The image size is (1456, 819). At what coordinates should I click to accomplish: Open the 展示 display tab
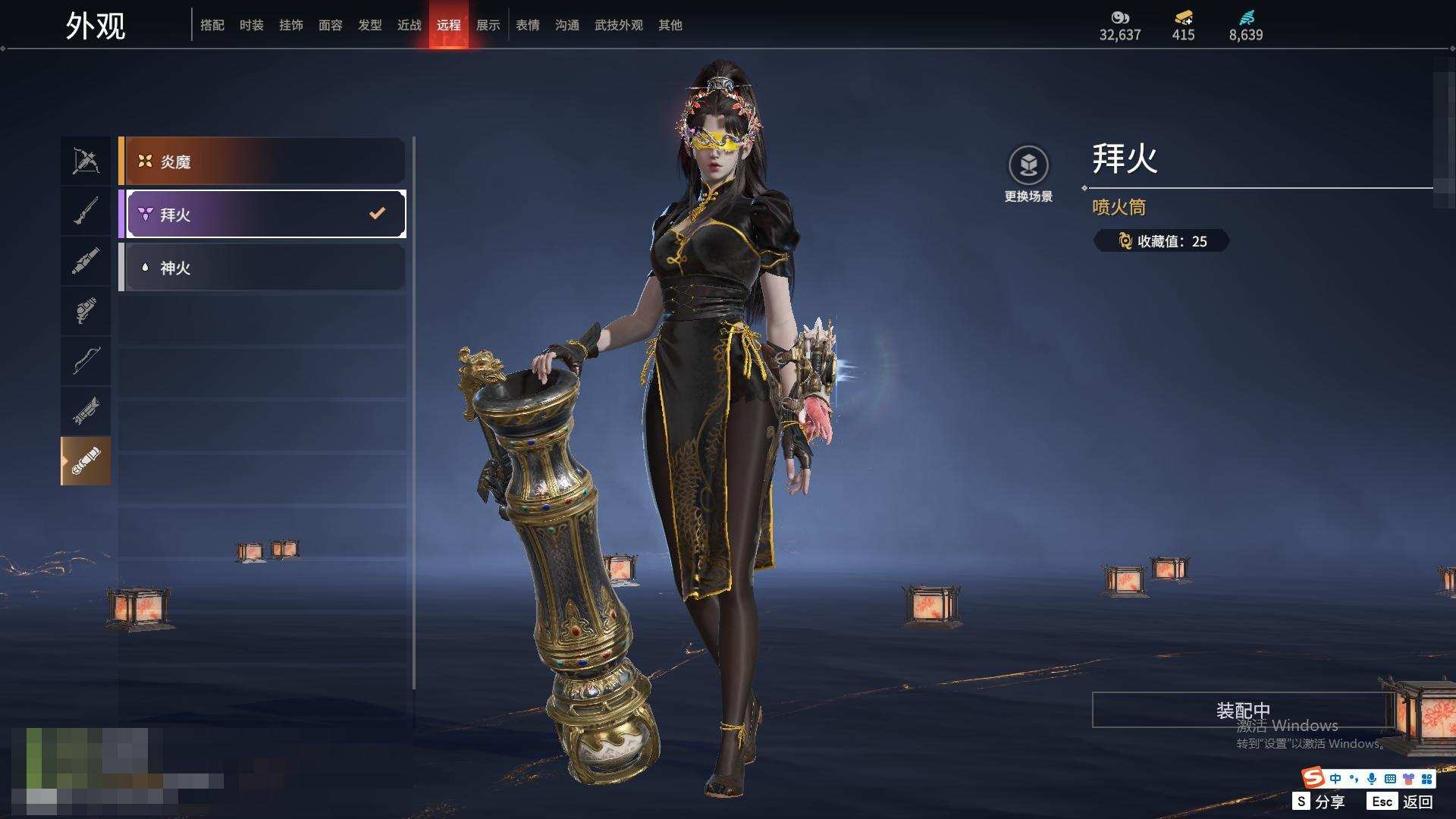488,25
